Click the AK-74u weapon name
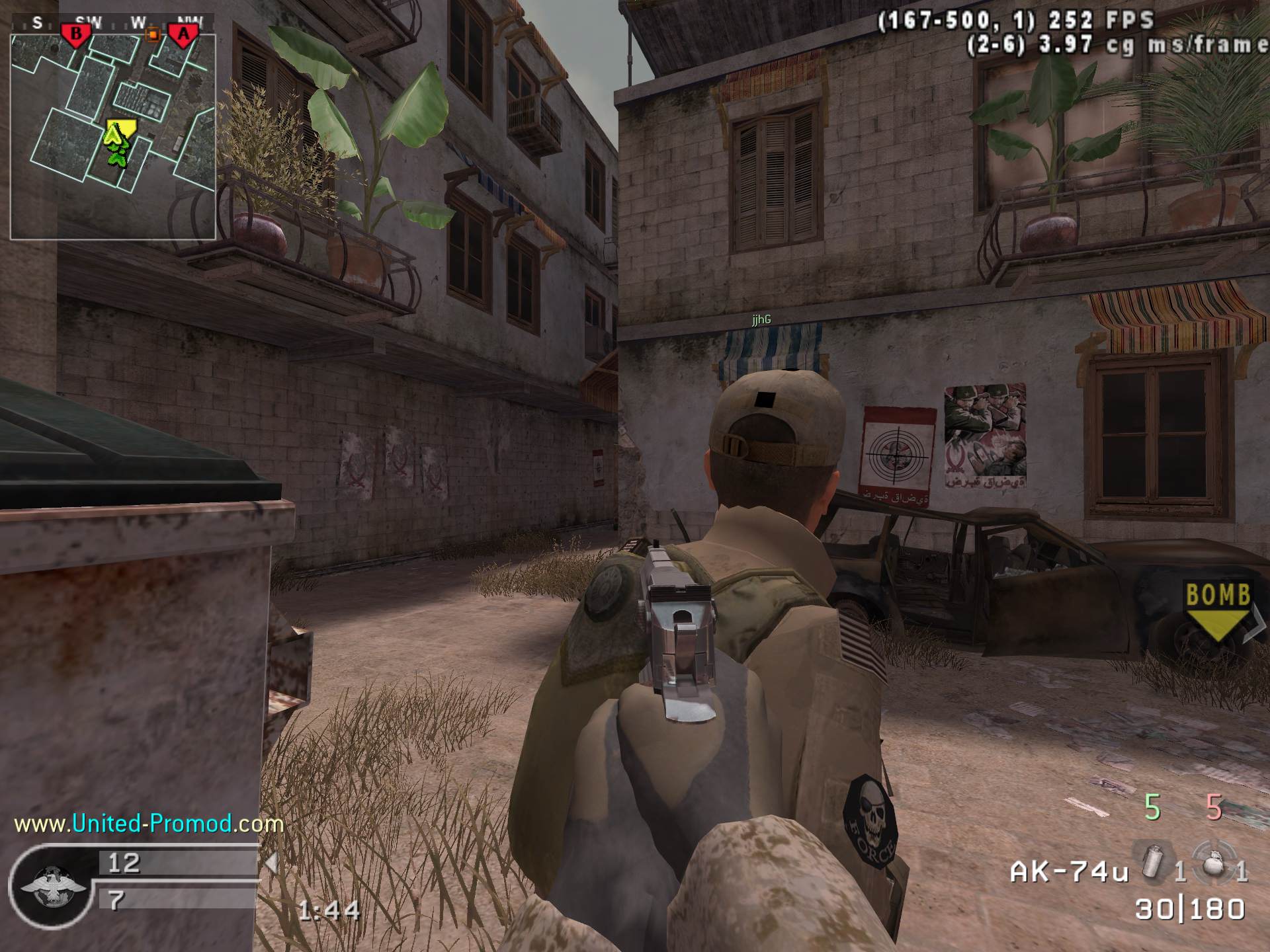 (x=1068, y=872)
